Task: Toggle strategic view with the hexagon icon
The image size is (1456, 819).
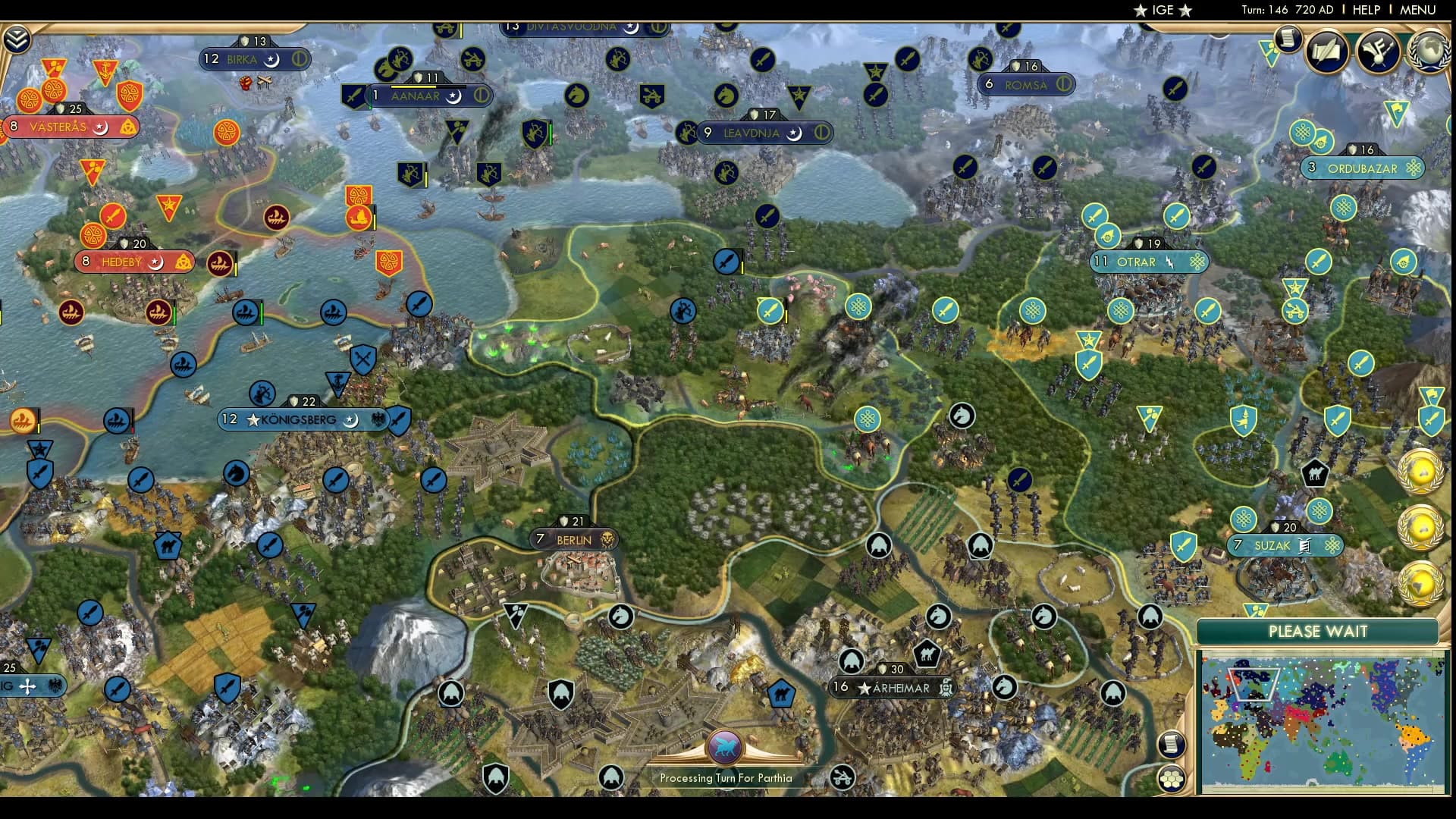Action: click(1171, 779)
